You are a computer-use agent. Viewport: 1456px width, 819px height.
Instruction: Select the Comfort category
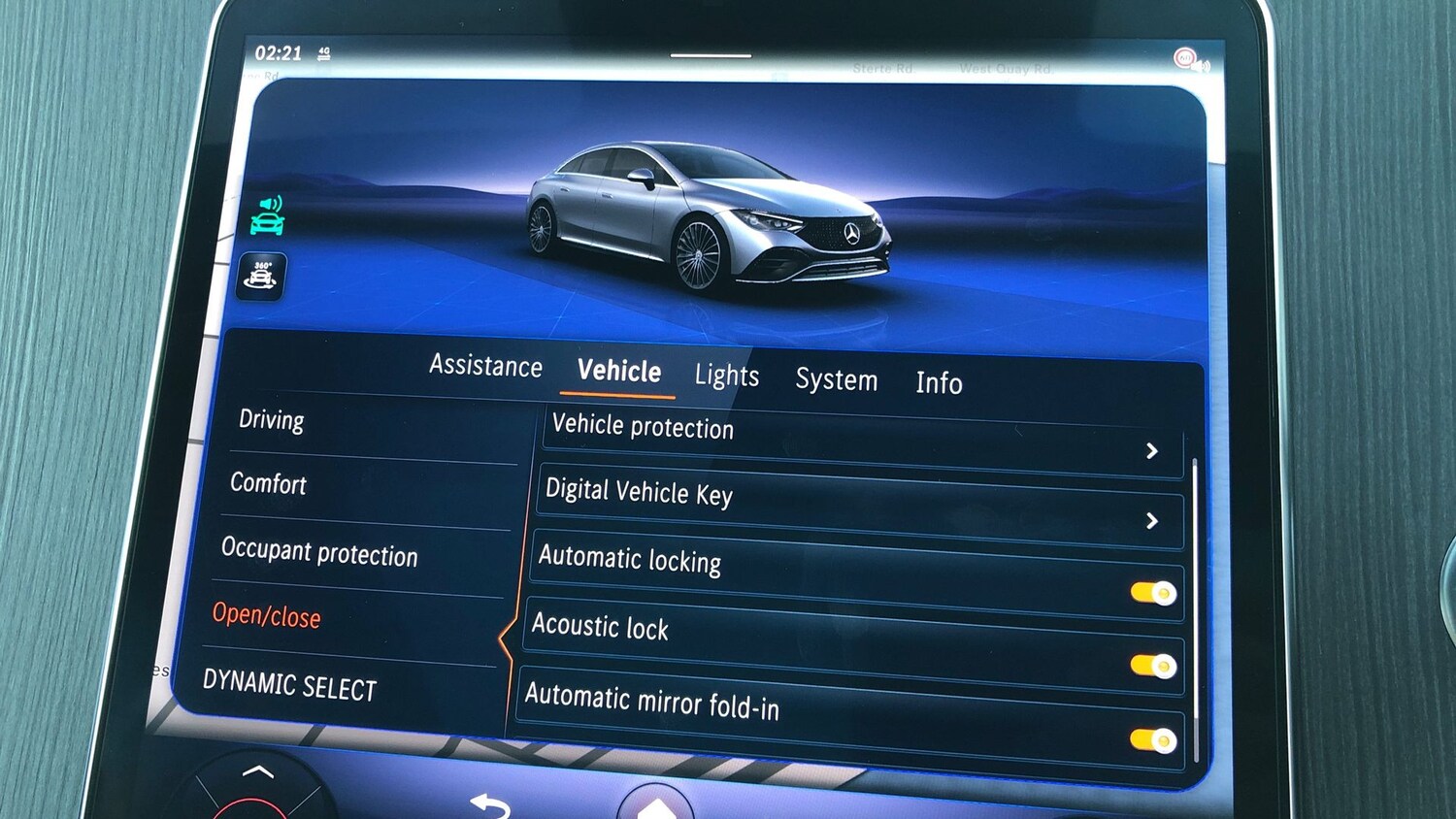click(268, 483)
